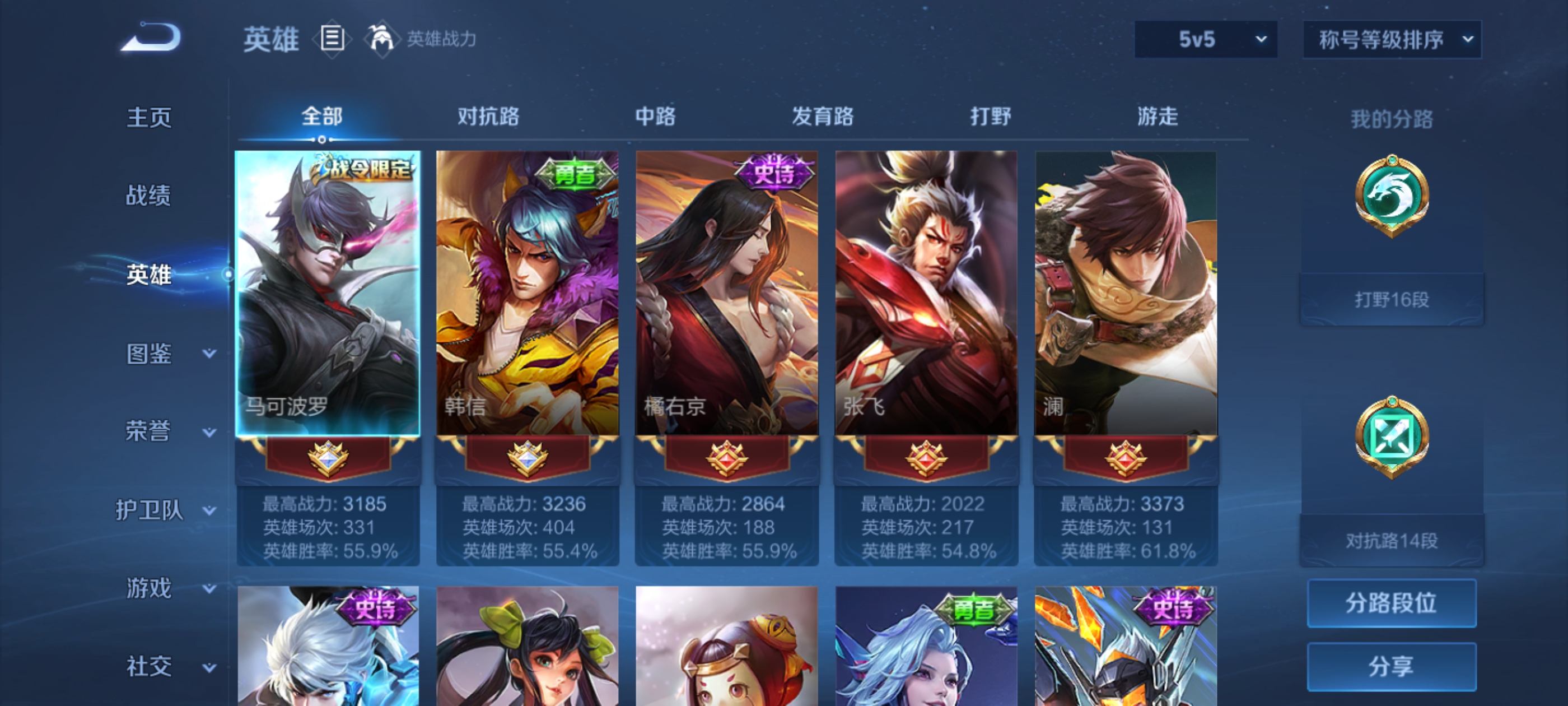This screenshot has height=706, width=1568.
Task: Switch to the 打野 tab
Action: pos(991,117)
